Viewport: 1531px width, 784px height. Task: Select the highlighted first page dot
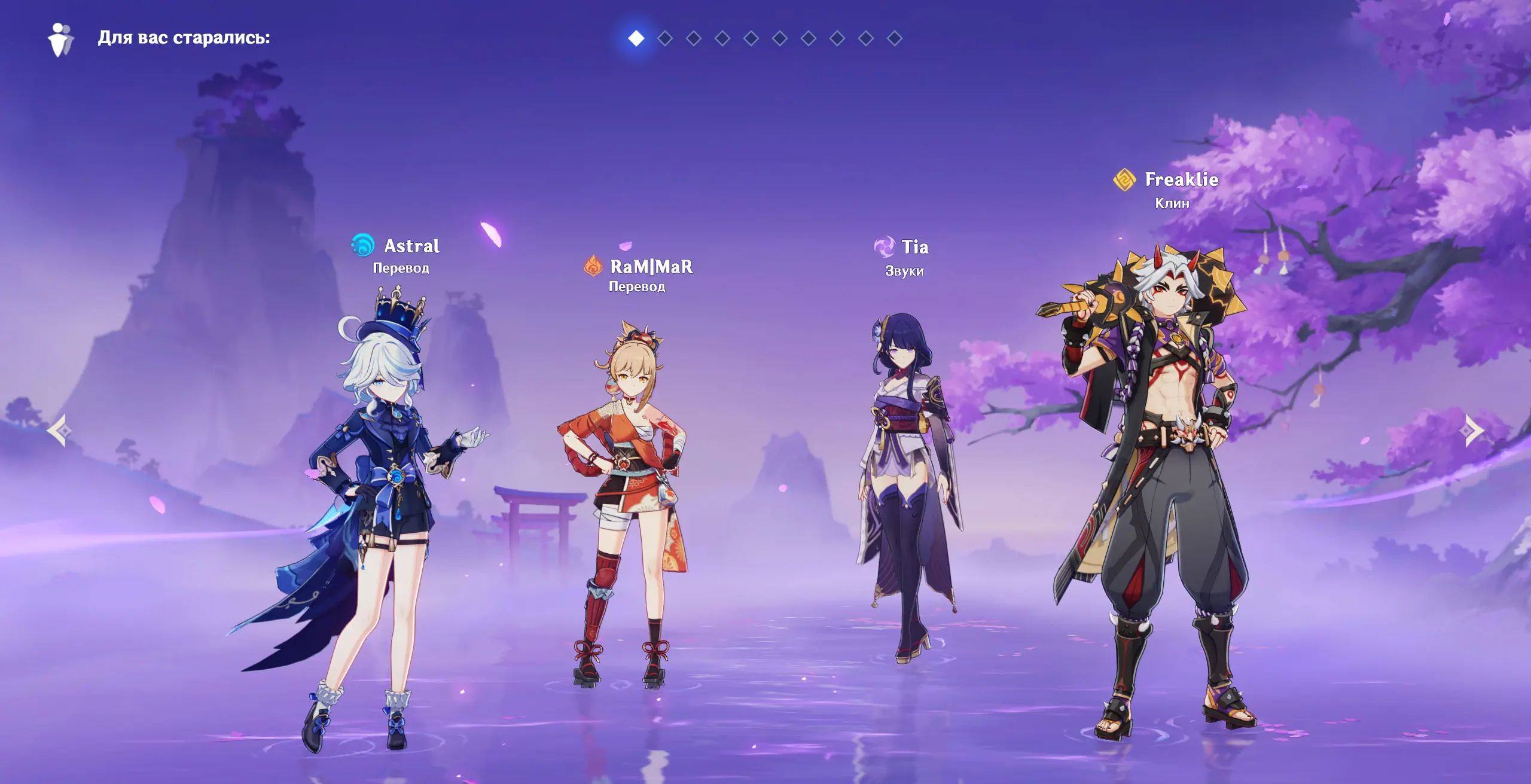[x=636, y=38]
